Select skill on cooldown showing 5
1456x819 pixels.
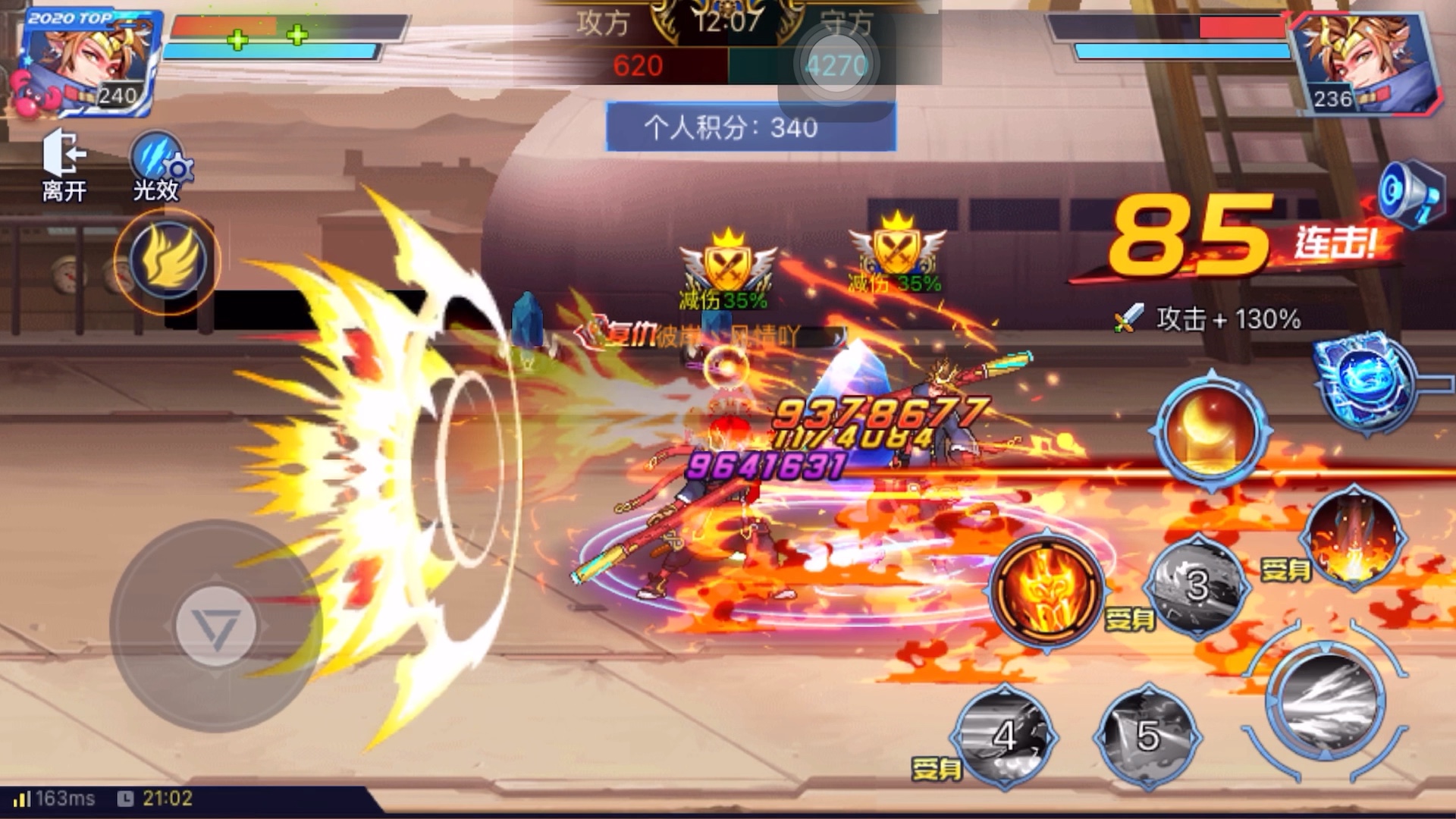tap(1147, 736)
